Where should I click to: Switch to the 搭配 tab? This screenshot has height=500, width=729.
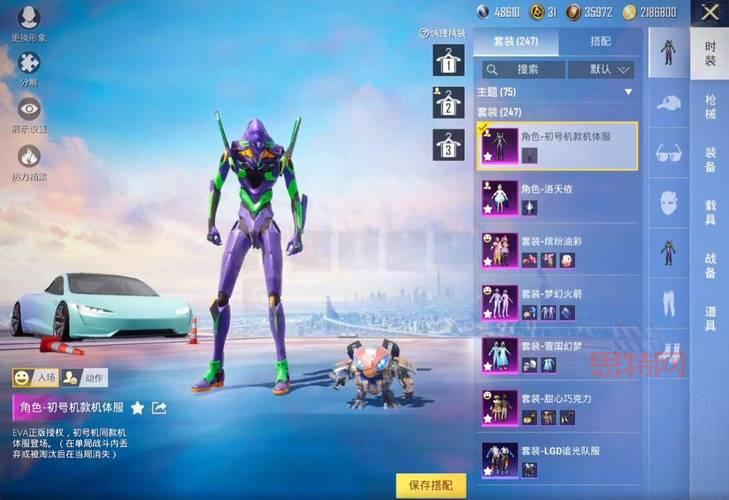pyautogui.click(x=600, y=42)
